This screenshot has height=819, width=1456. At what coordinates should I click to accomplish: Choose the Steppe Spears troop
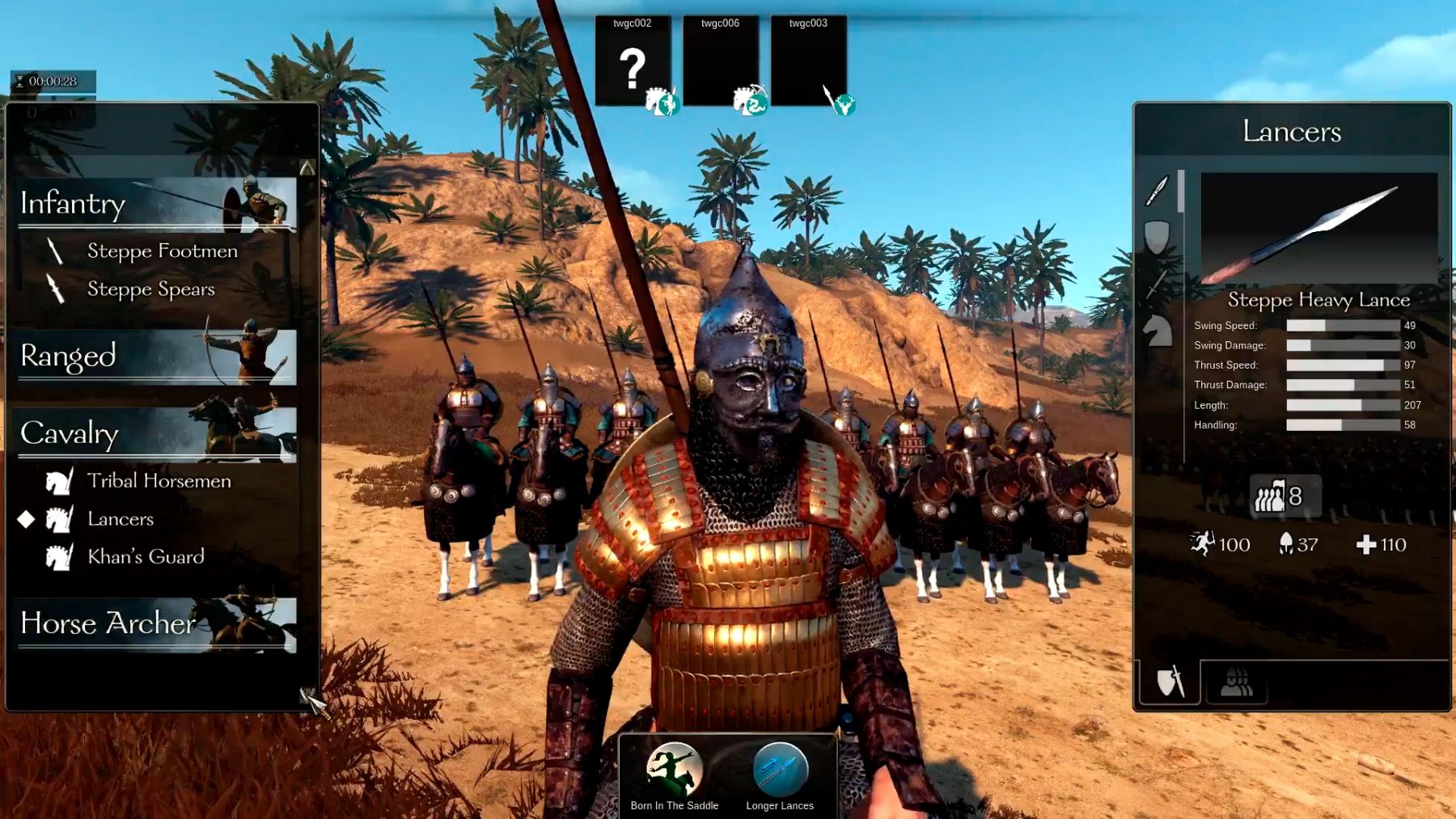(x=150, y=289)
